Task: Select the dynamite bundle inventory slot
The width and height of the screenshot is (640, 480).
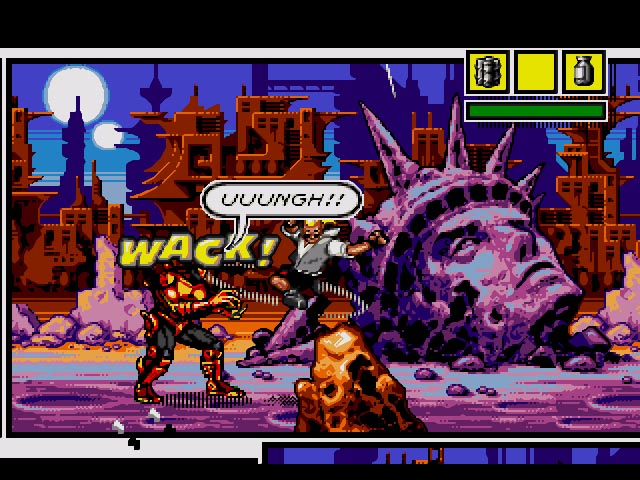Action: click(488, 73)
